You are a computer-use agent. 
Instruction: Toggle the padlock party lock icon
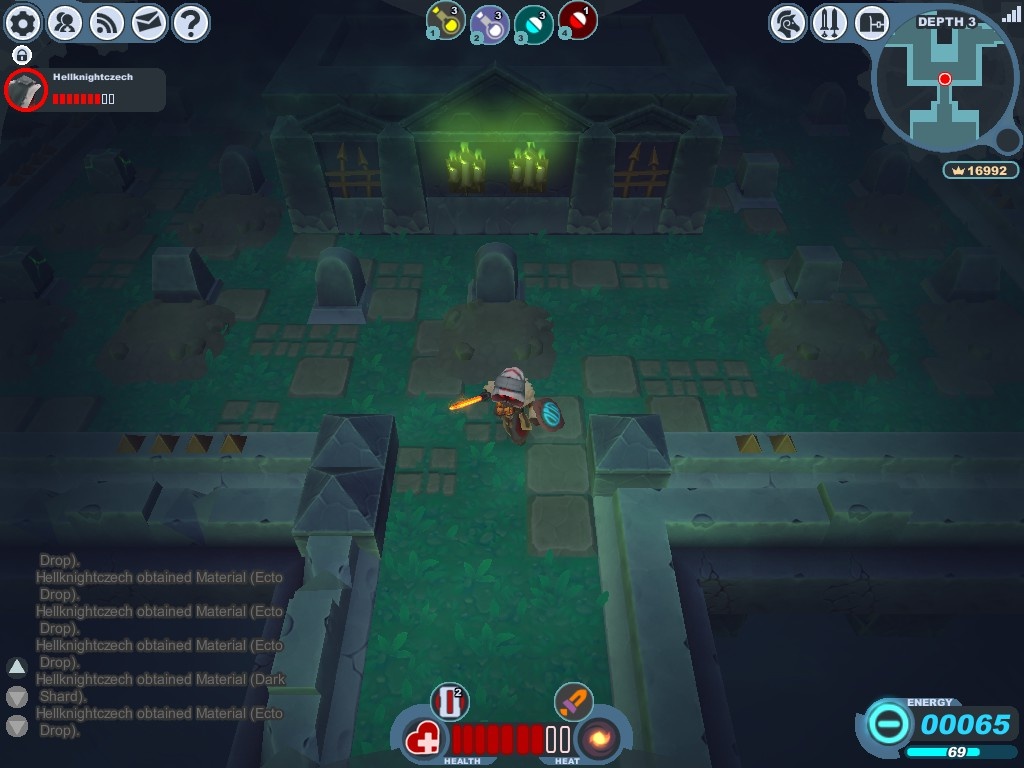tap(22, 55)
